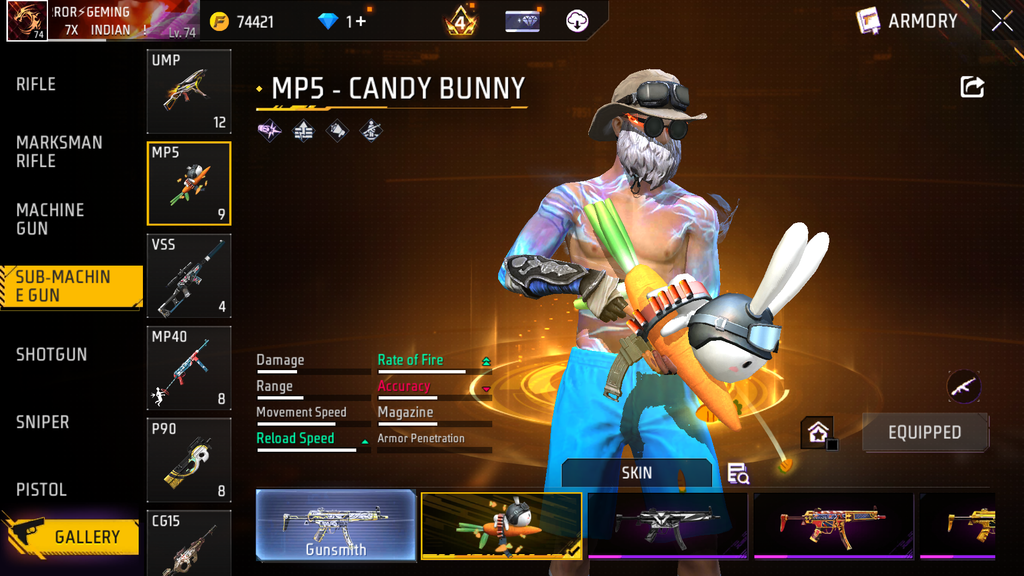Open the Marksman Rifle category
This screenshot has width=1024, height=576.
coord(59,152)
